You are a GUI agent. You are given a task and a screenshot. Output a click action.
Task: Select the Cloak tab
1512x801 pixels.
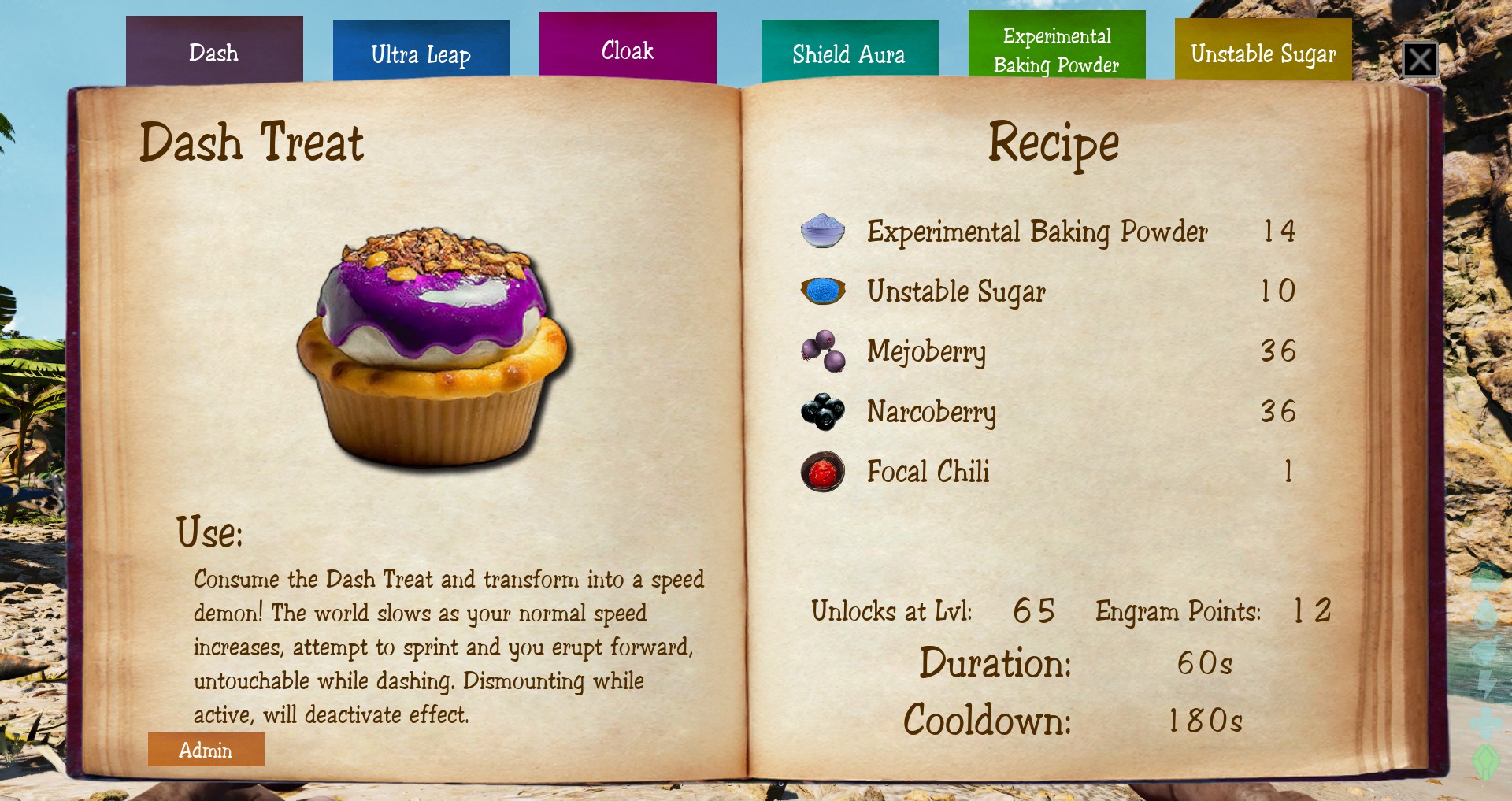pyautogui.click(x=628, y=50)
